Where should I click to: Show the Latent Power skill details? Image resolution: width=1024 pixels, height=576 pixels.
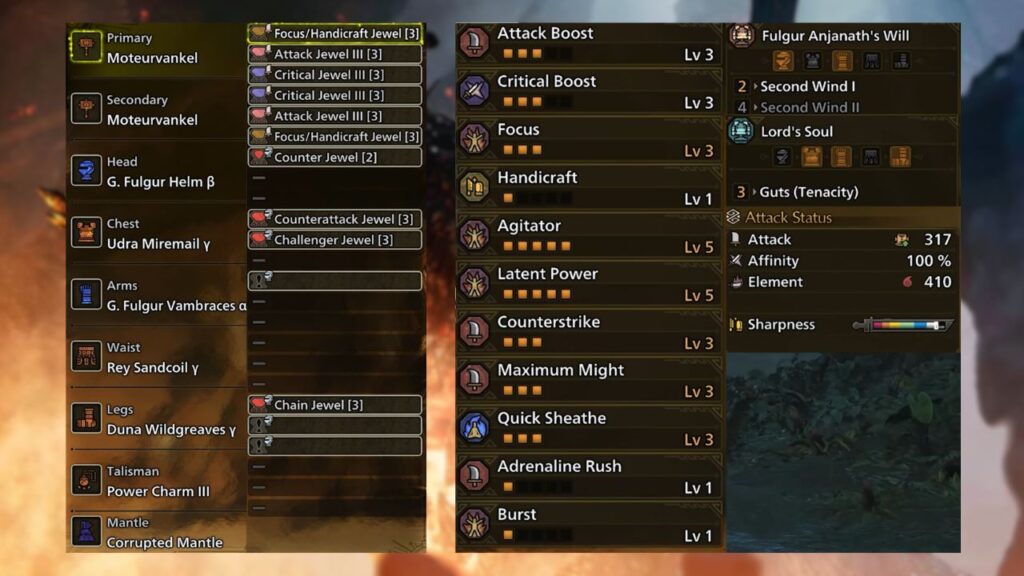click(x=588, y=284)
